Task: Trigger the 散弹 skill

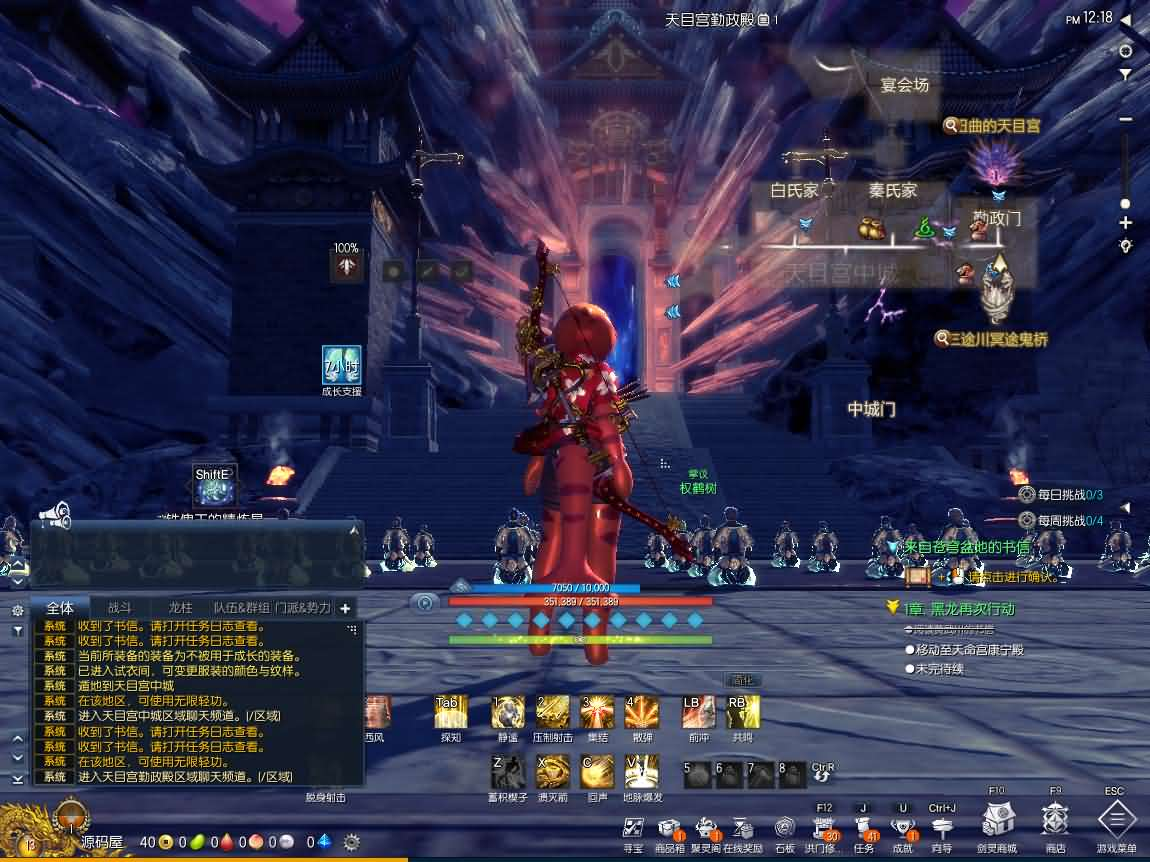Action: tap(641, 712)
